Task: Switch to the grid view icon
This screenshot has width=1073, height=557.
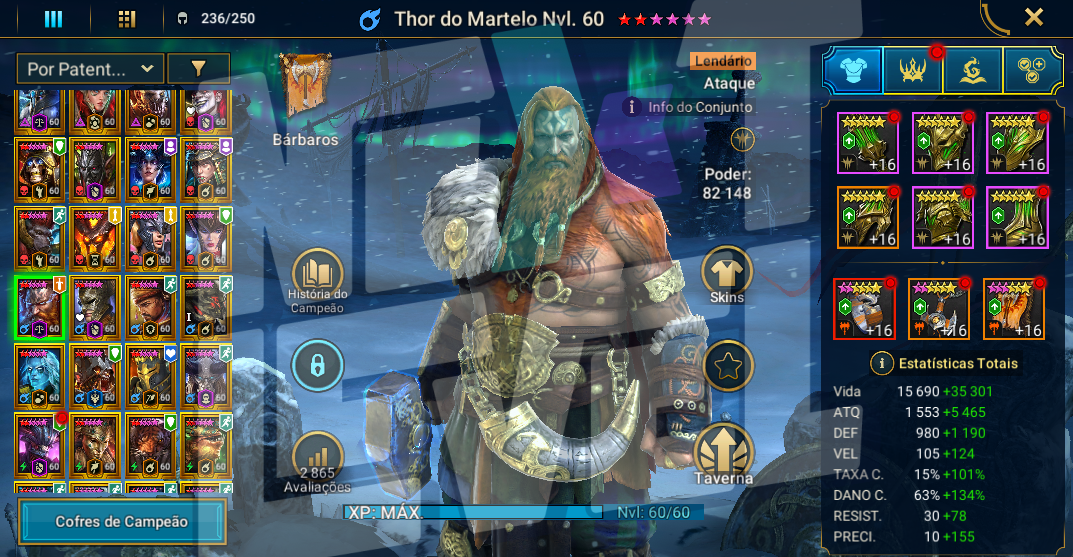Action: [x=126, y=19]
